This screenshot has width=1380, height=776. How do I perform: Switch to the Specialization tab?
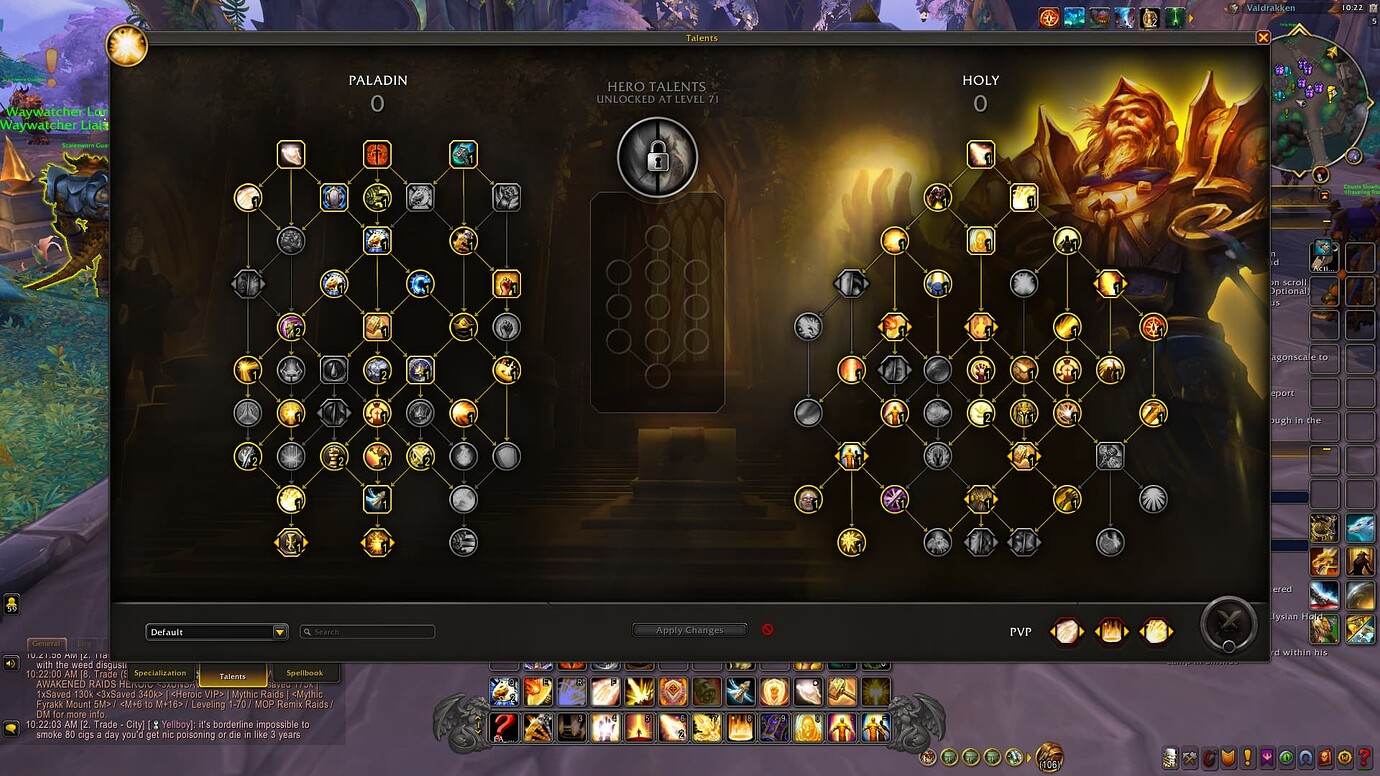pyautogui.click(x=159, y=673)
